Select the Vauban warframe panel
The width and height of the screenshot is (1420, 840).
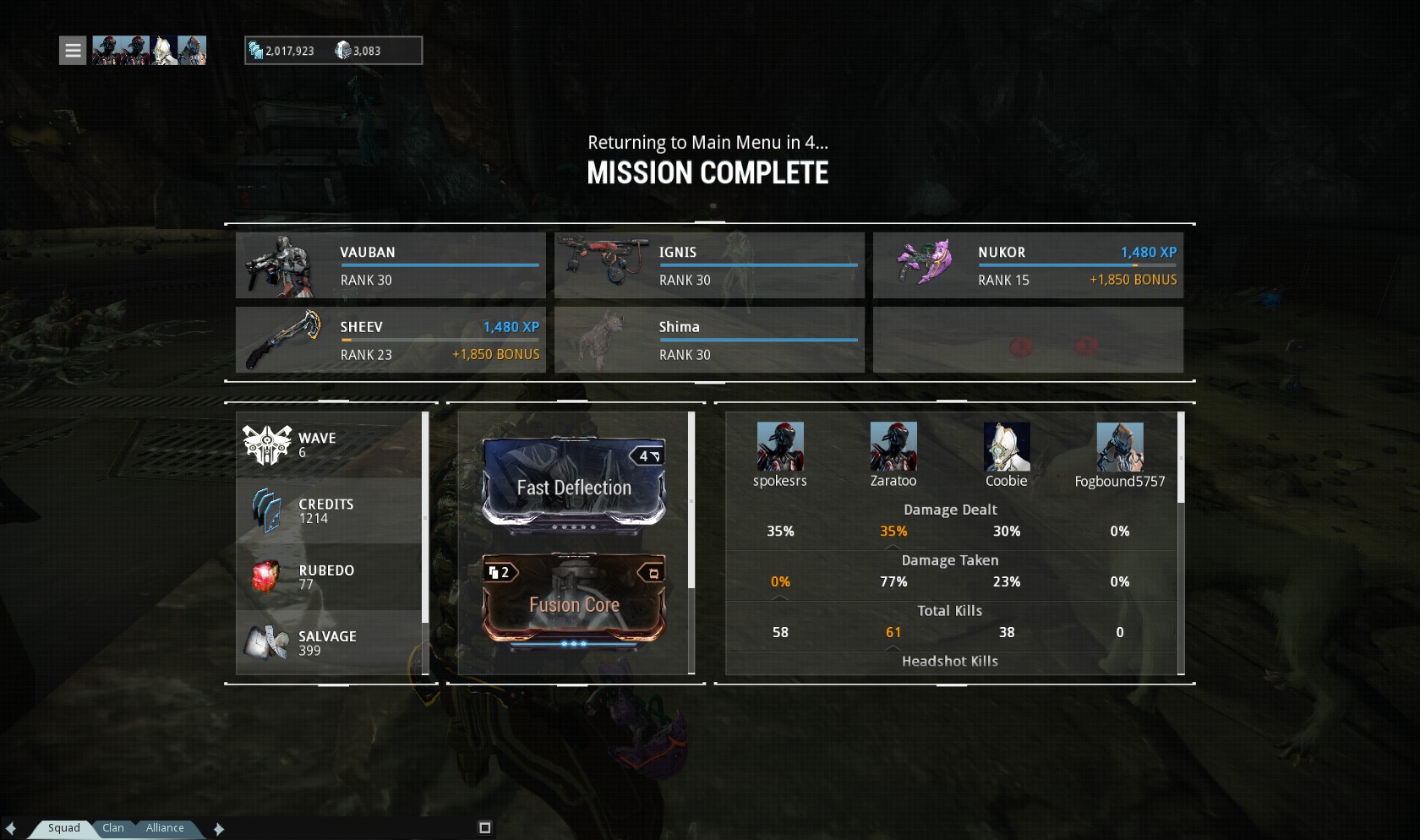click(390, 265)
